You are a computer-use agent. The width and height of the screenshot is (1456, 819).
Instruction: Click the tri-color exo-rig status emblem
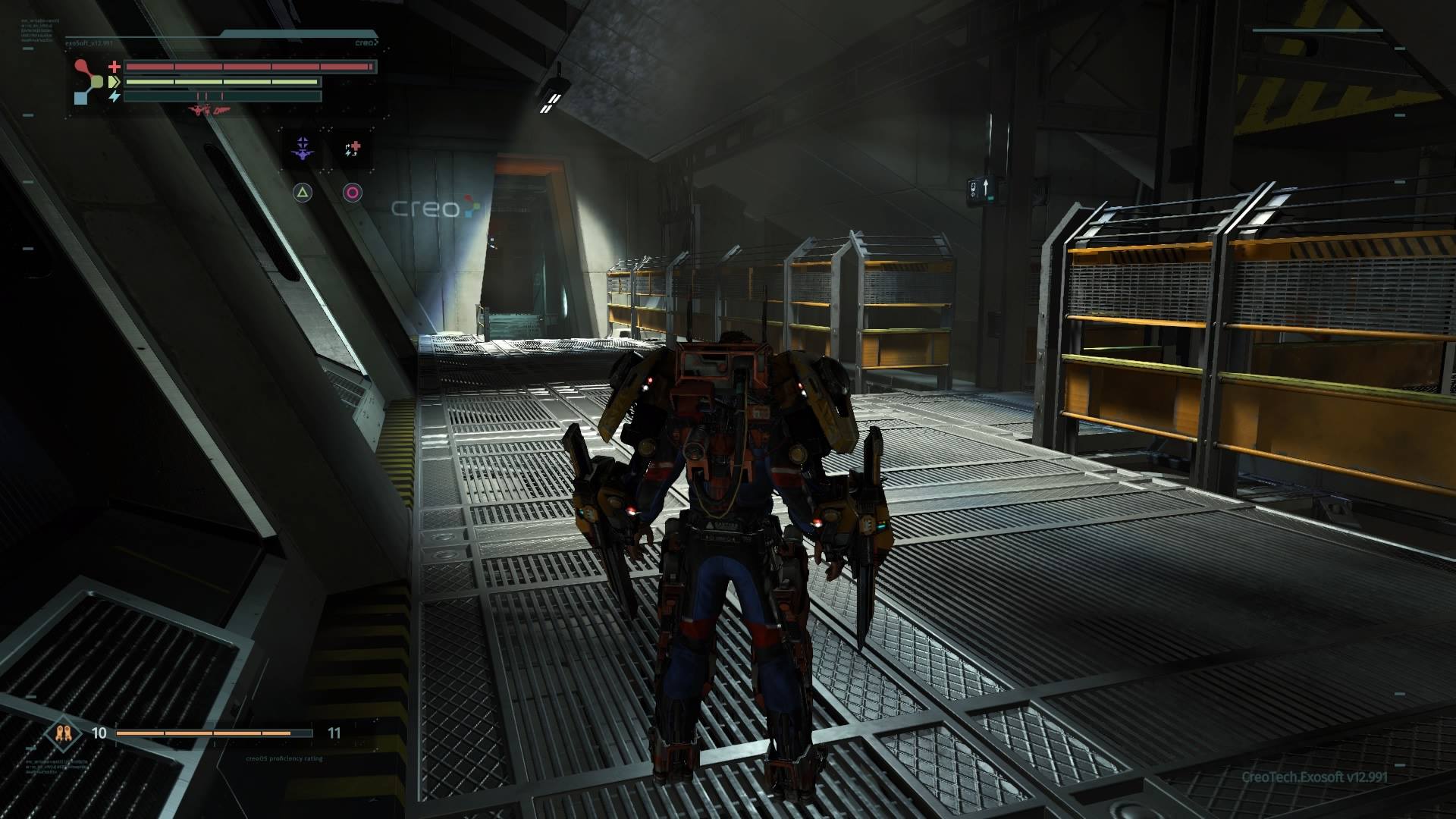click(89, 81)
